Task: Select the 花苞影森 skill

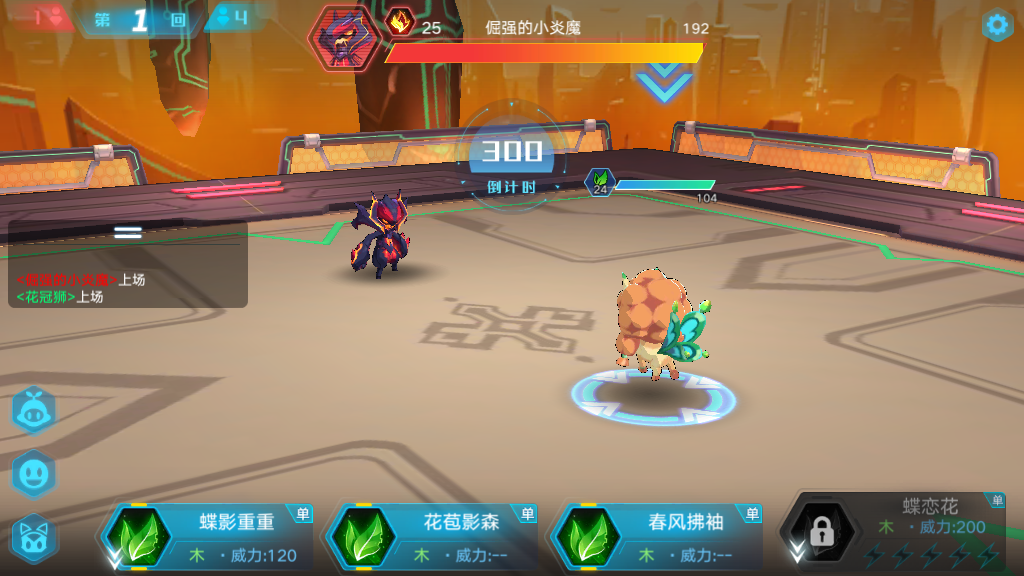Action: point(434,537)
